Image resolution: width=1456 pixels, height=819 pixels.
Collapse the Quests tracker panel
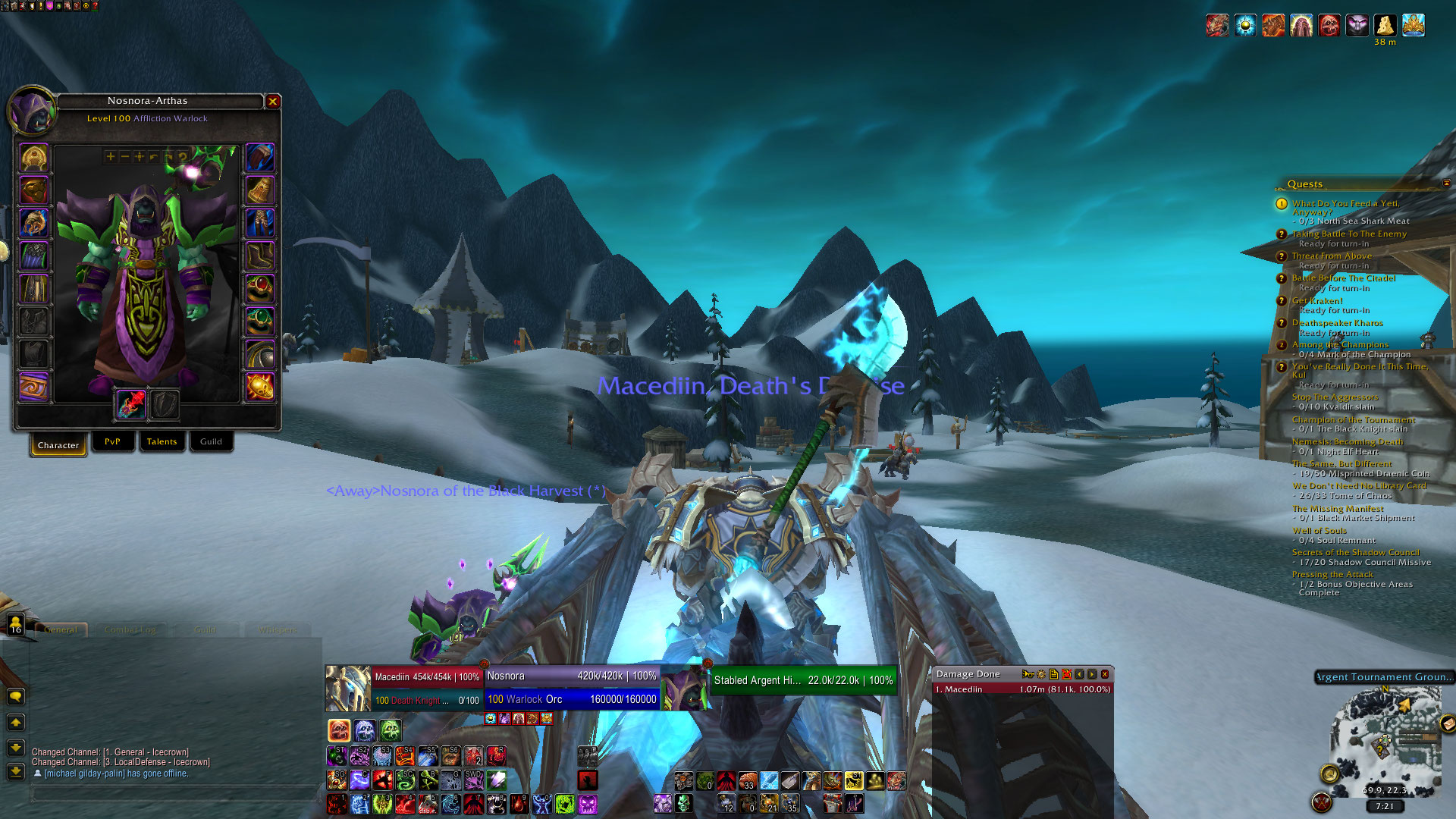click(x=1446, y=184)
